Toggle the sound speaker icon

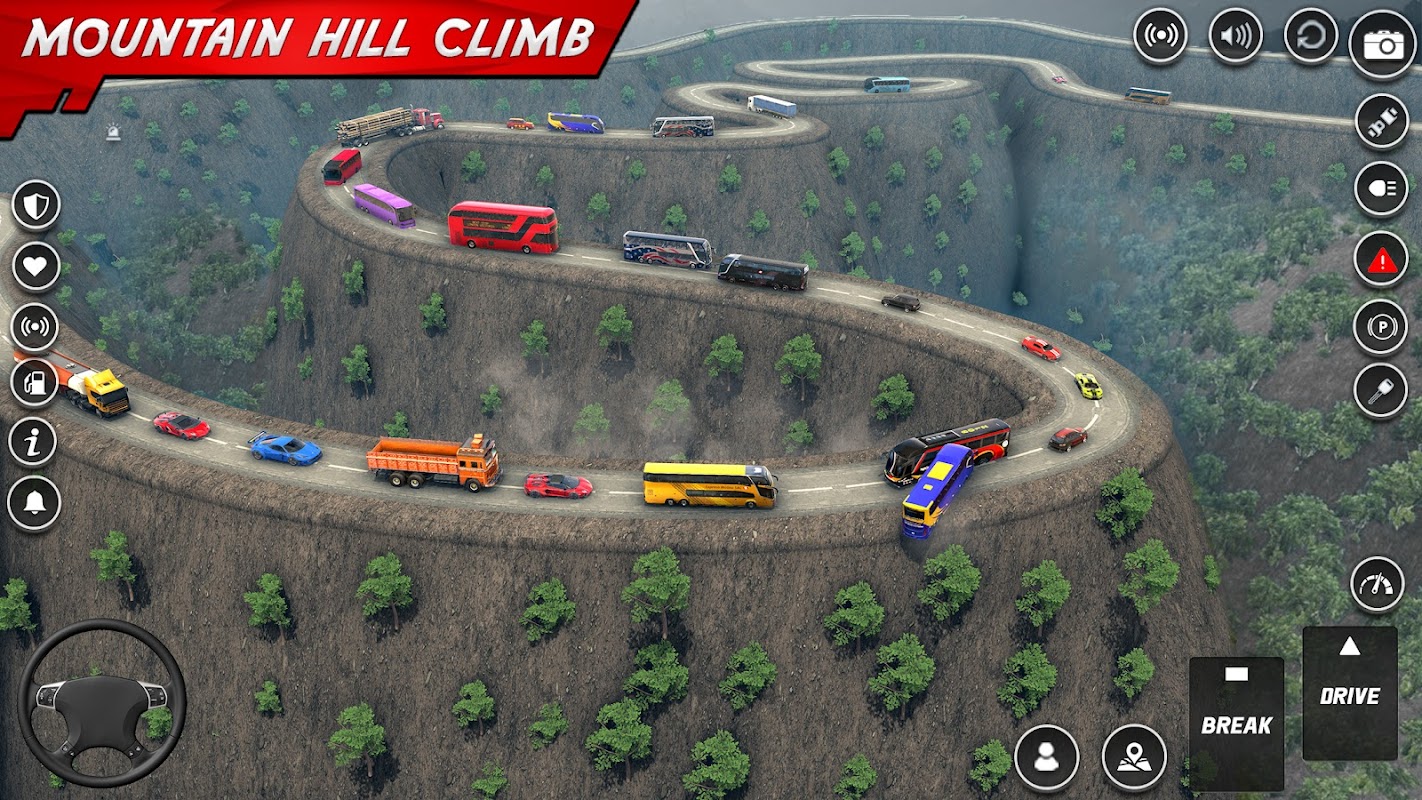1235,37
